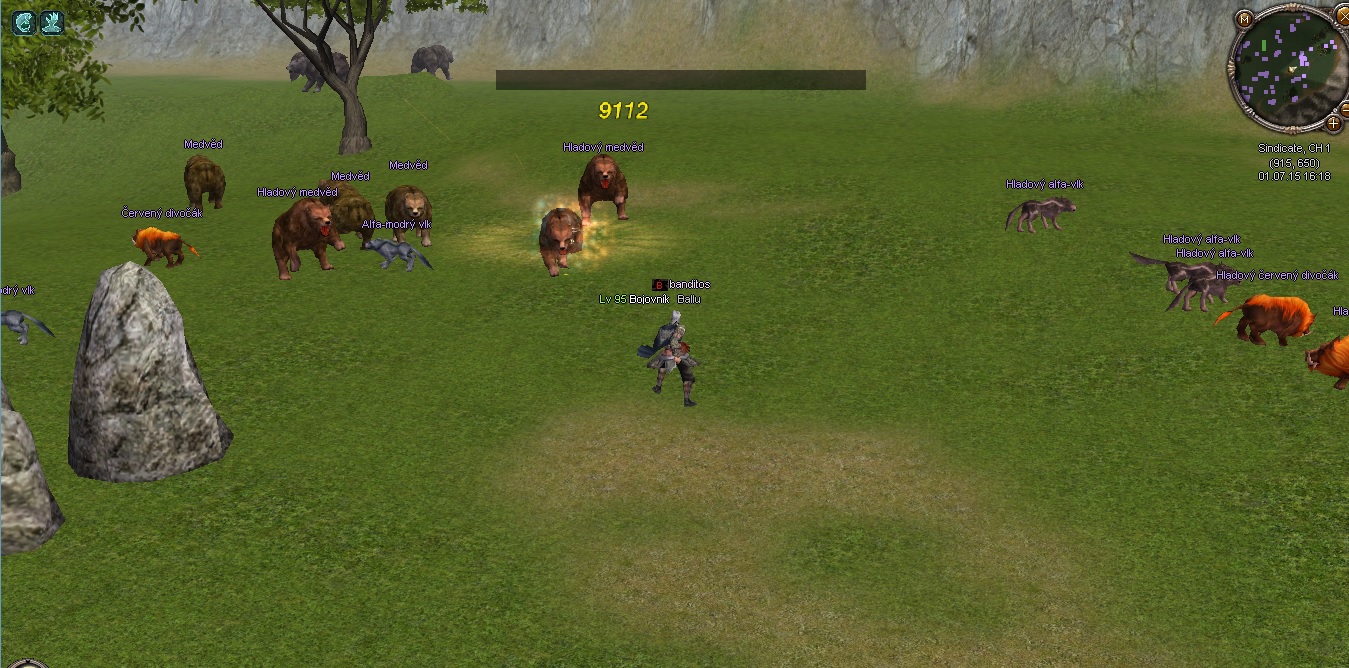Viewport: 1349px width, 668px height.
Task: Select the serpent-shaped buff icon
Action: coord(23,22)
